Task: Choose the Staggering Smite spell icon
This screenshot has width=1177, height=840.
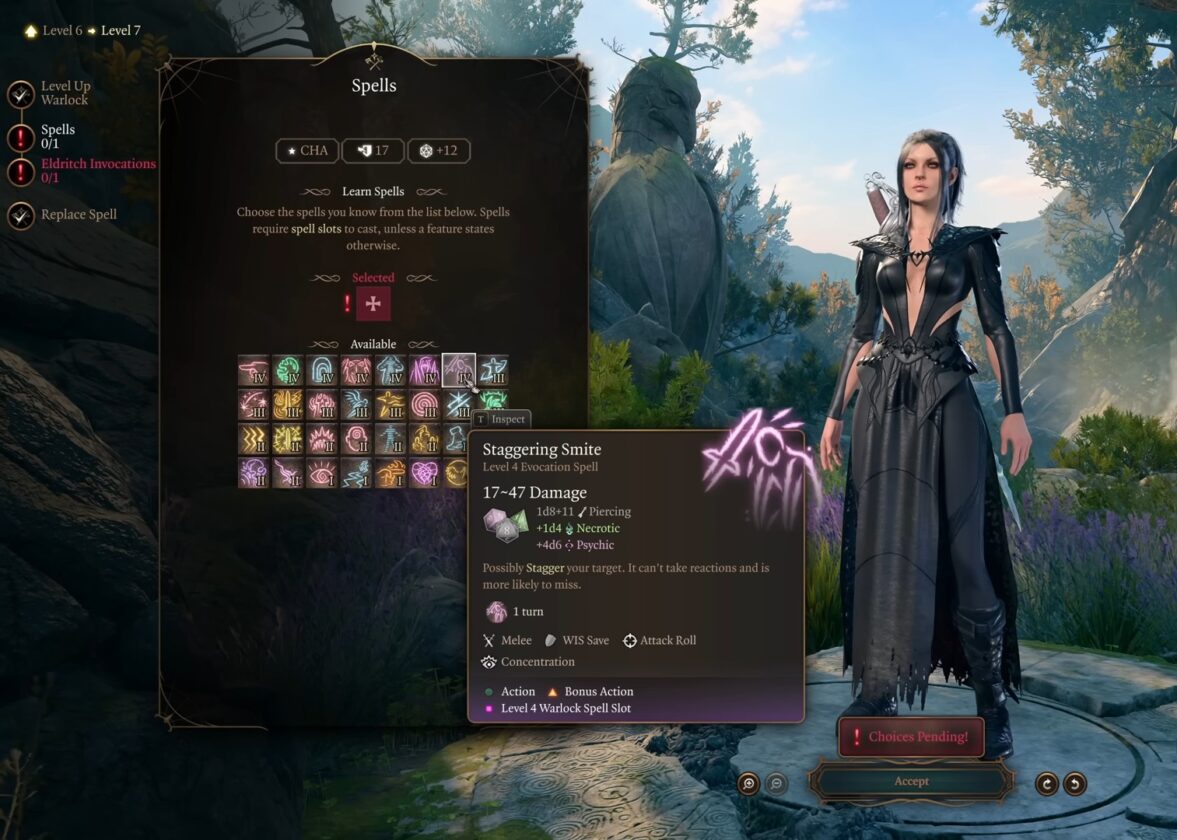Action: [x=459, y=371]
